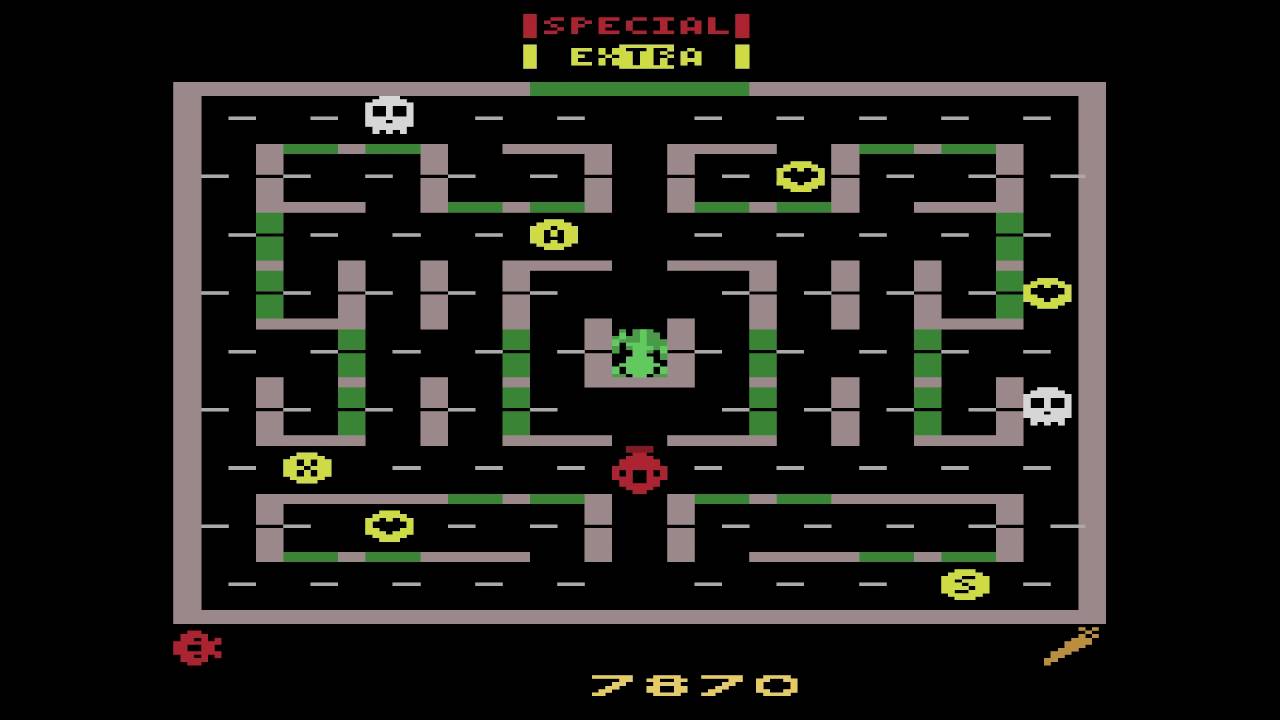The image size is (1280, 720).
Task: Click the green progress bar above the maze
Action: tap(640, 88)
